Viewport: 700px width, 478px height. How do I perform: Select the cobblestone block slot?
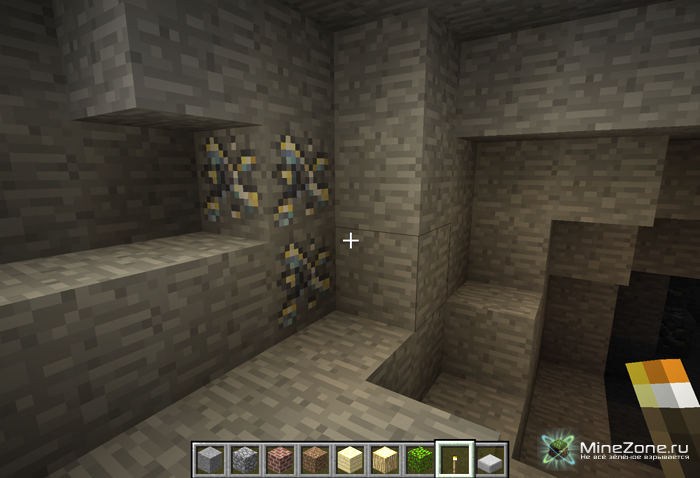[243, 460]
